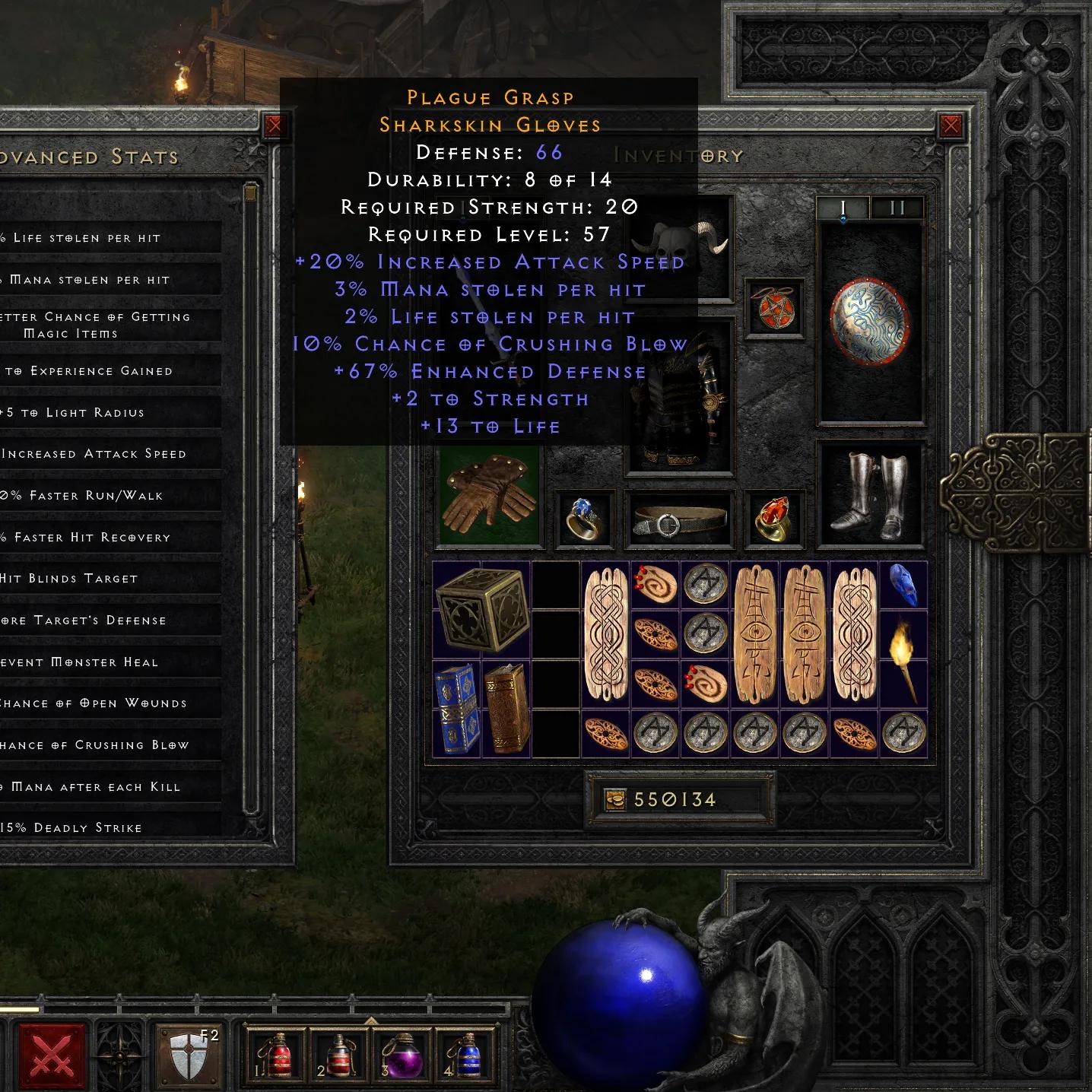This screenshot has width=1092, height=1092.
Task: Click the equipped metal boots
Action: (870, 493)
